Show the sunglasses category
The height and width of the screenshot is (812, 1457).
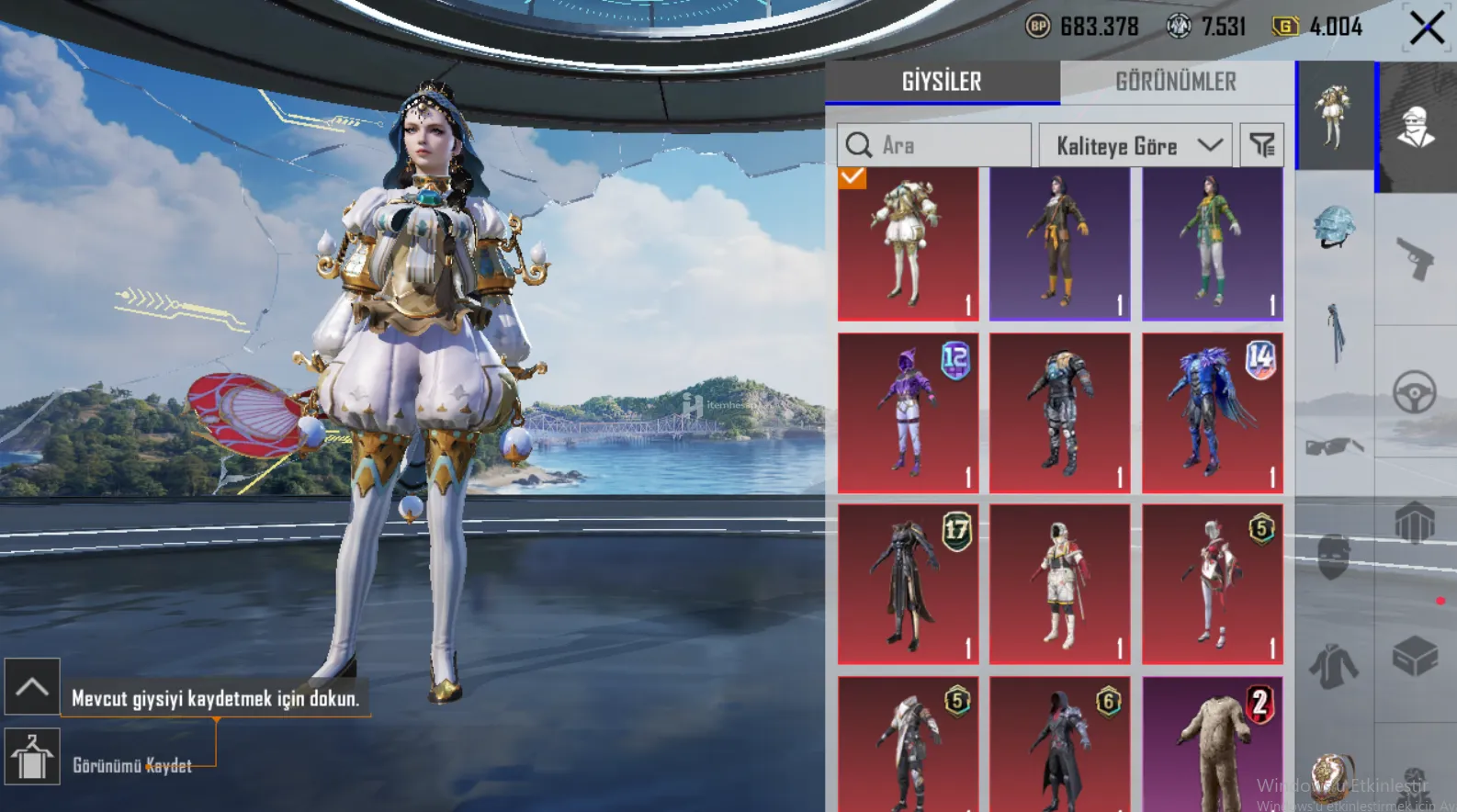coord(1335,446)
